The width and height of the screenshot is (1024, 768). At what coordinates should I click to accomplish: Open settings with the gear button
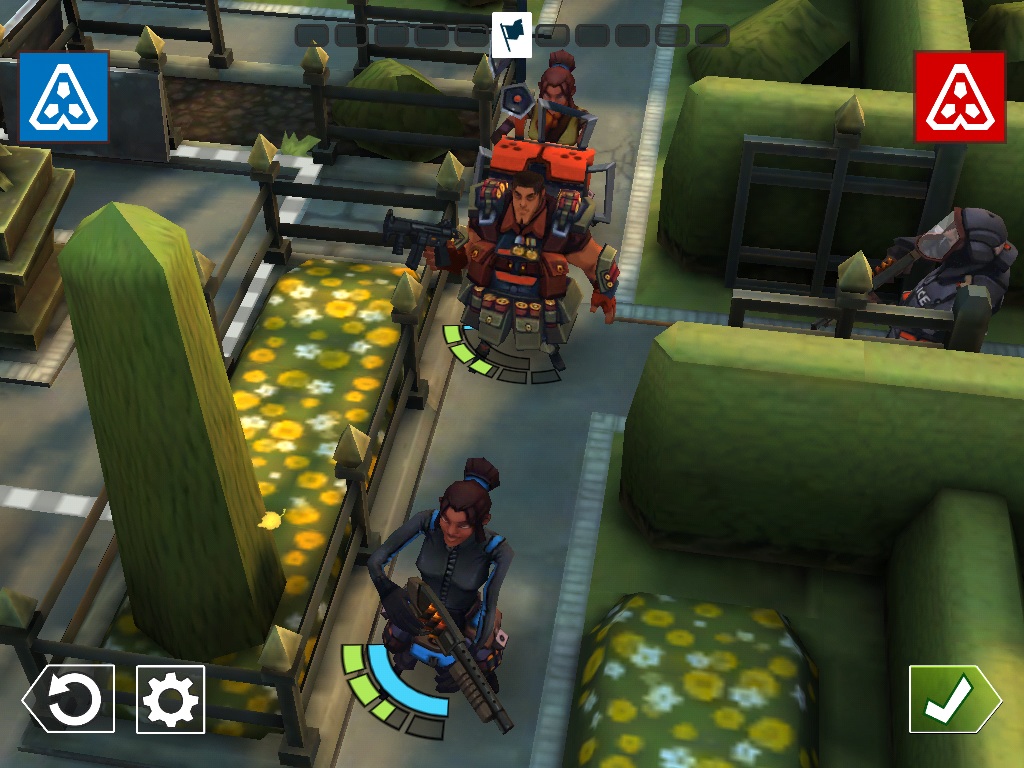click(170, 699)
